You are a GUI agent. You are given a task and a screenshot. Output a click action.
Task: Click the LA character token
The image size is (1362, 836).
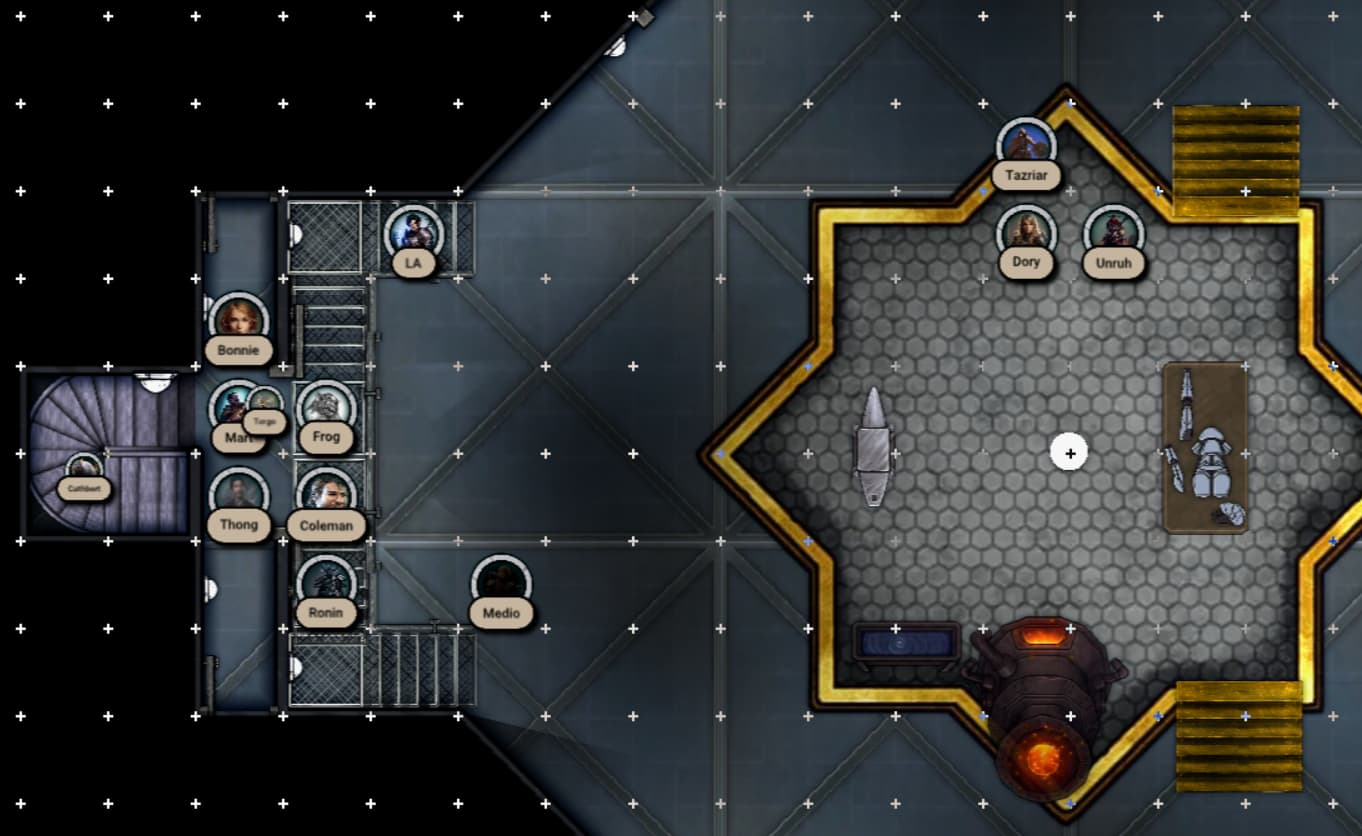[x=413, y=234]
